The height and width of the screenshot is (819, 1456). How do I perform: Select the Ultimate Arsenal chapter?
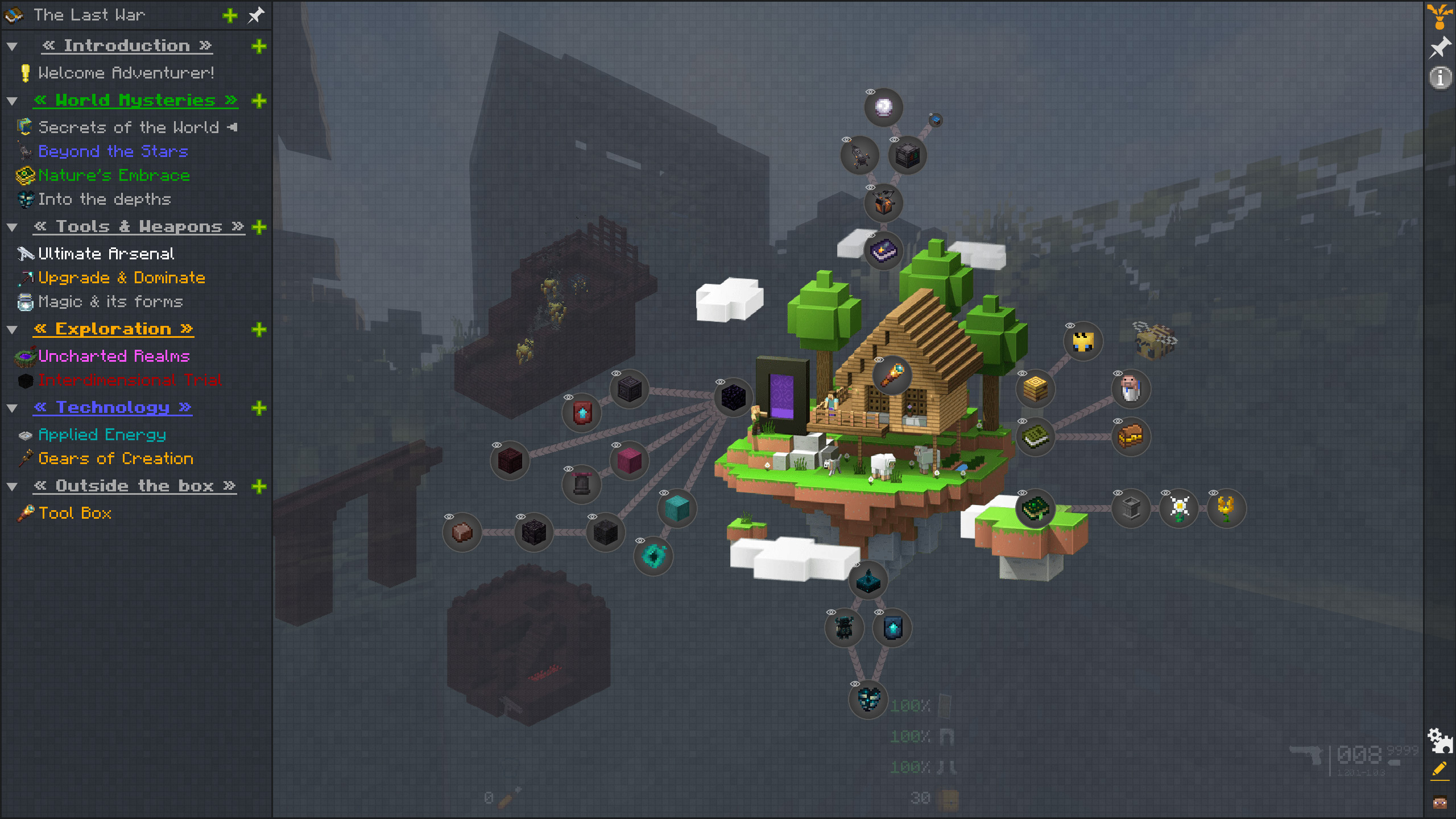(x=106, y=254)
